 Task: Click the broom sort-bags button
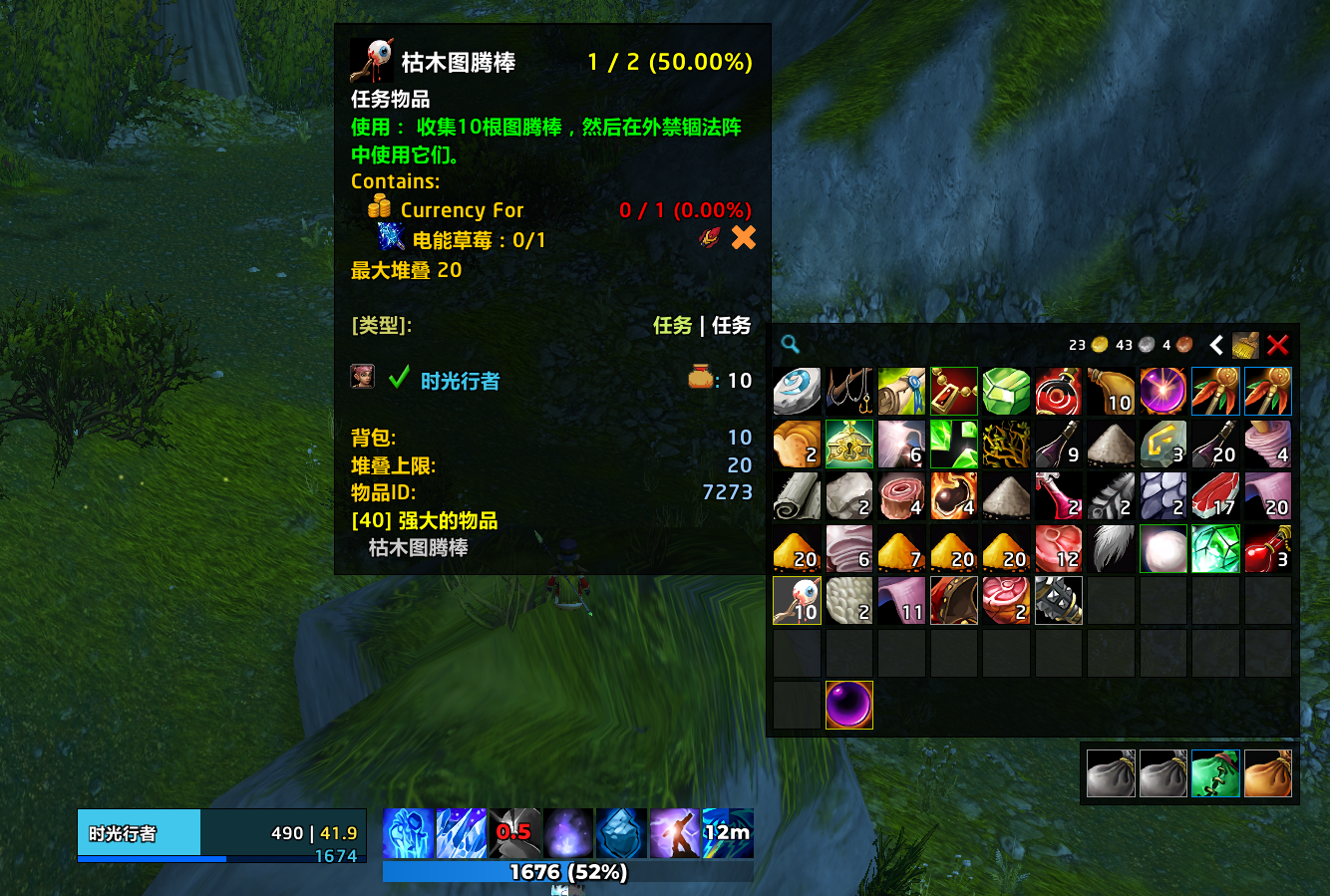[1245, 345]
